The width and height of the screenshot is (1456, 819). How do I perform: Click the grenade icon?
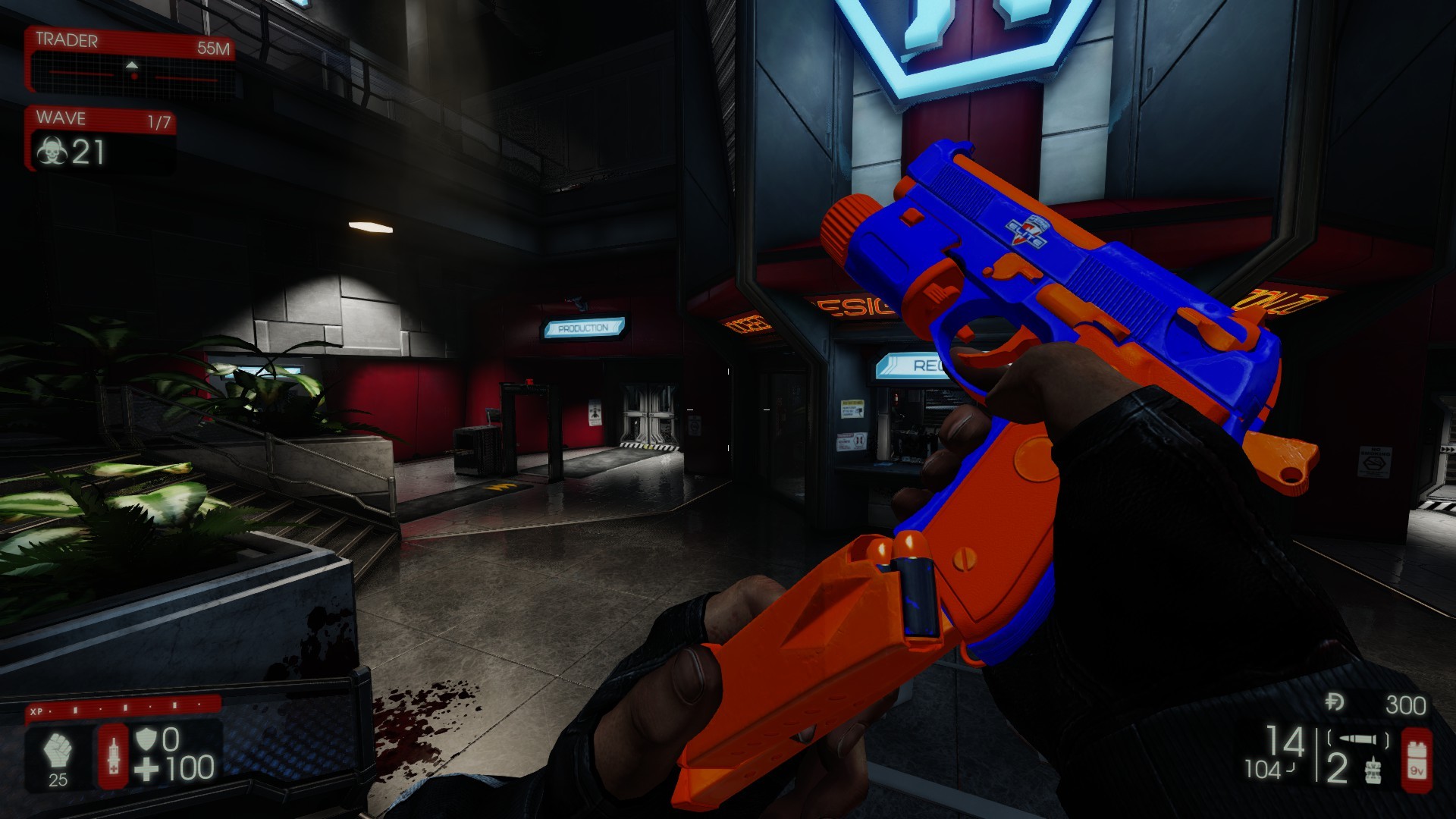pos(1370,770)
